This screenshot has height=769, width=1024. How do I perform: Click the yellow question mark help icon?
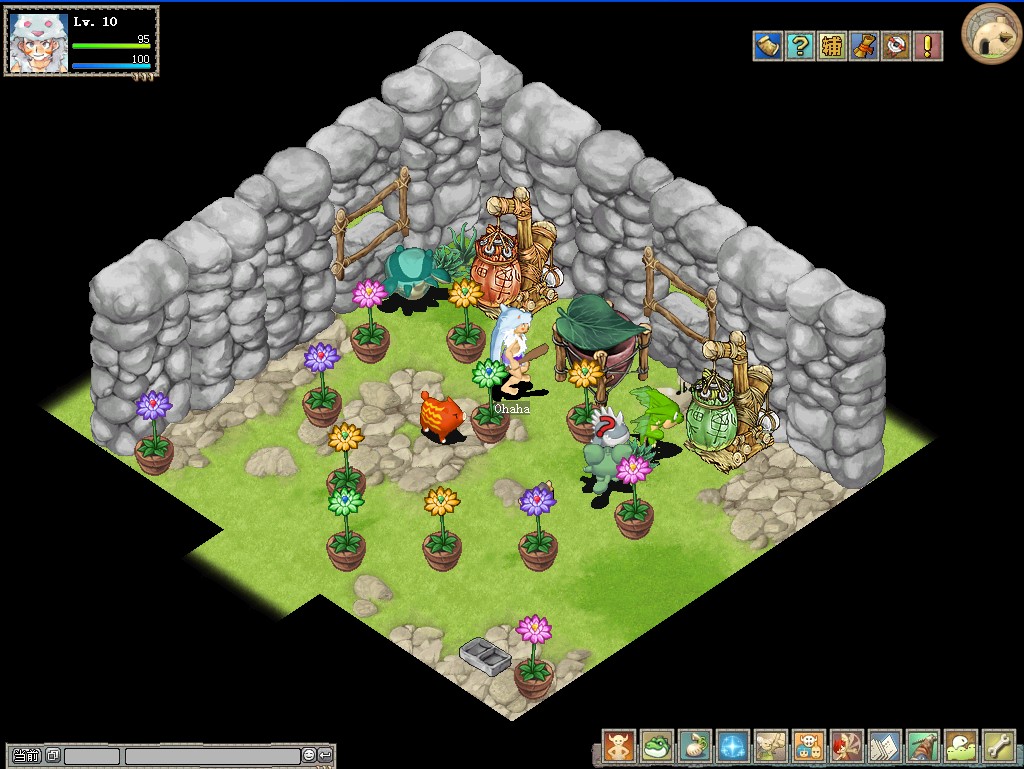coord(800,46)
